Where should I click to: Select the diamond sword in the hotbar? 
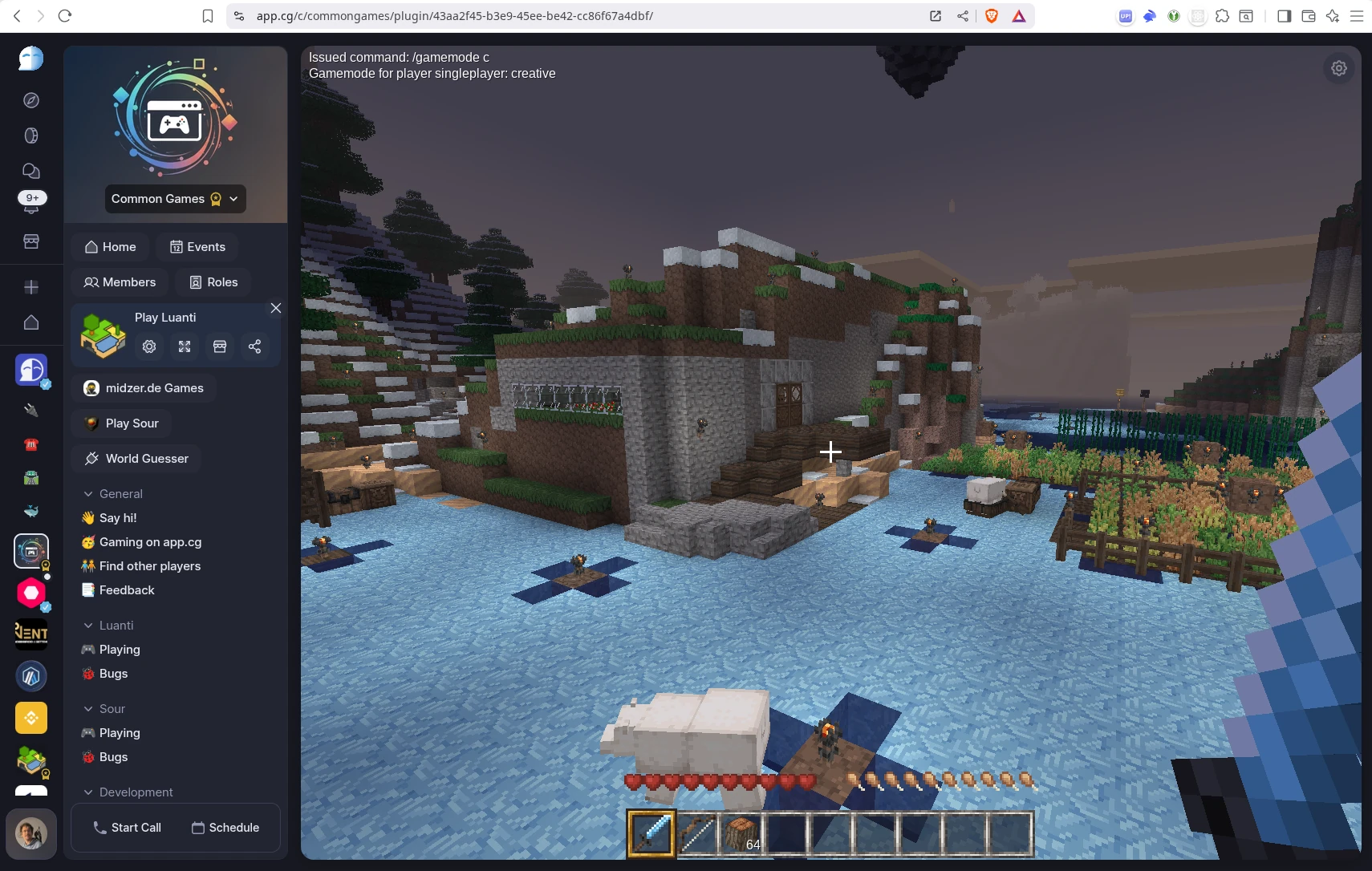point(651,834)
